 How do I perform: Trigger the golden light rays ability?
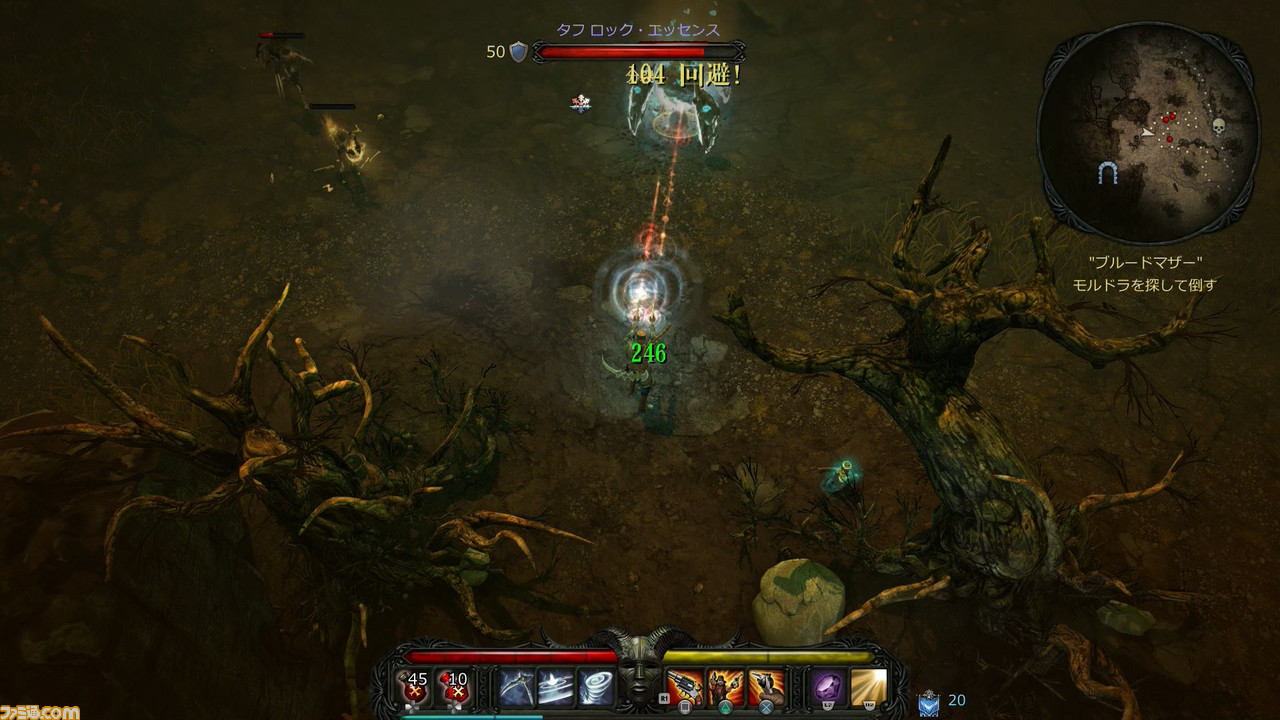869,688
